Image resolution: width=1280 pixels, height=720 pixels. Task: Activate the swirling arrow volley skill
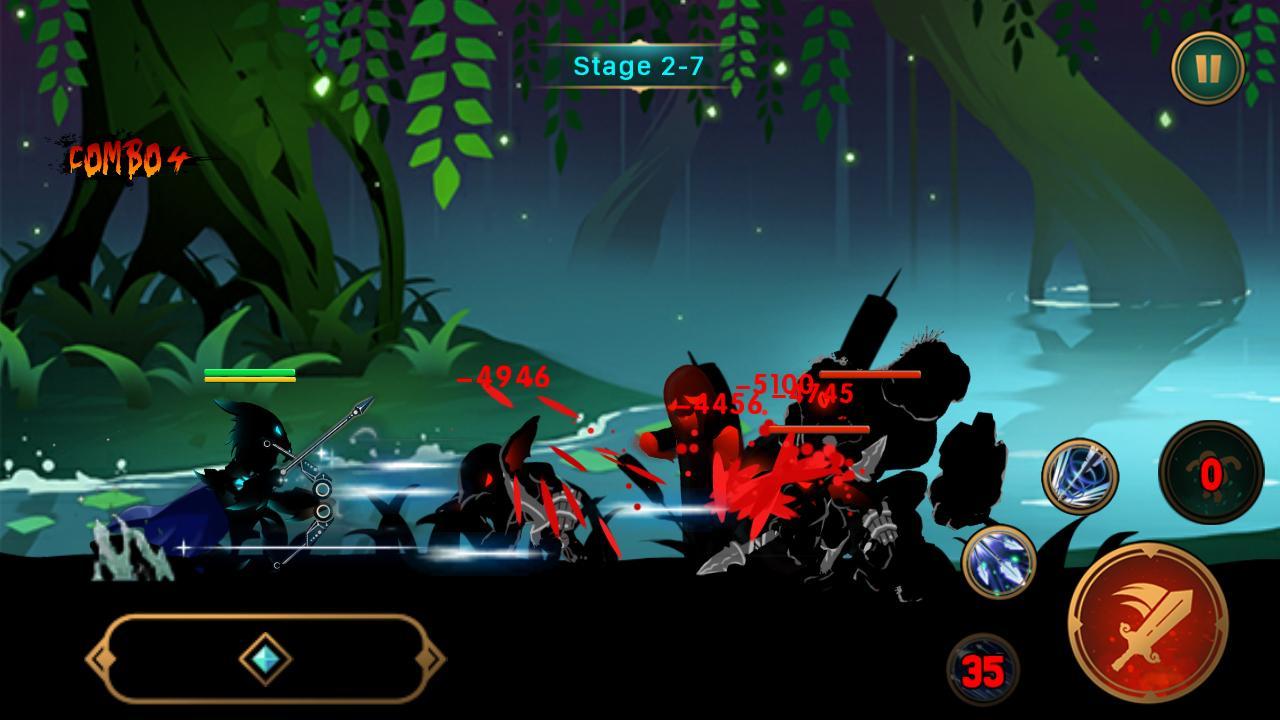pyautogui.click(x=1080, y=476)
